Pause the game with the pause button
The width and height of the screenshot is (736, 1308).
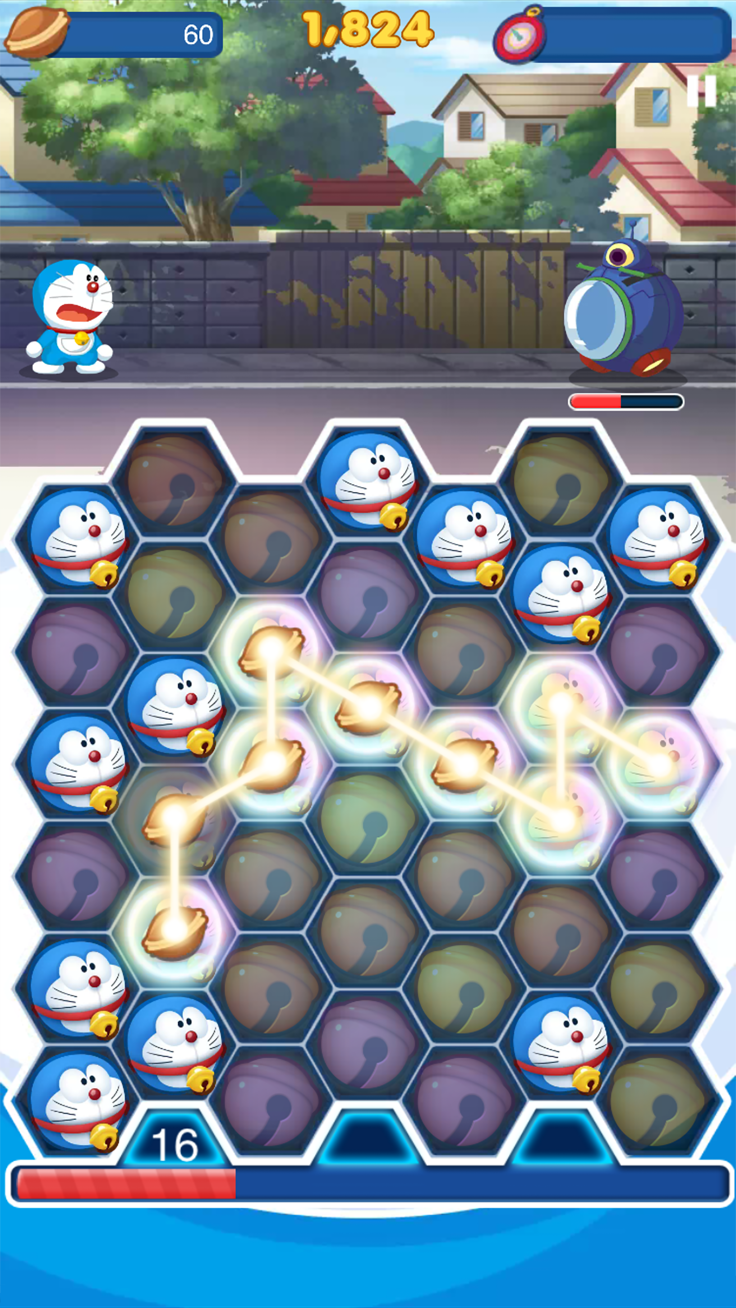click(x=701, y=91)
